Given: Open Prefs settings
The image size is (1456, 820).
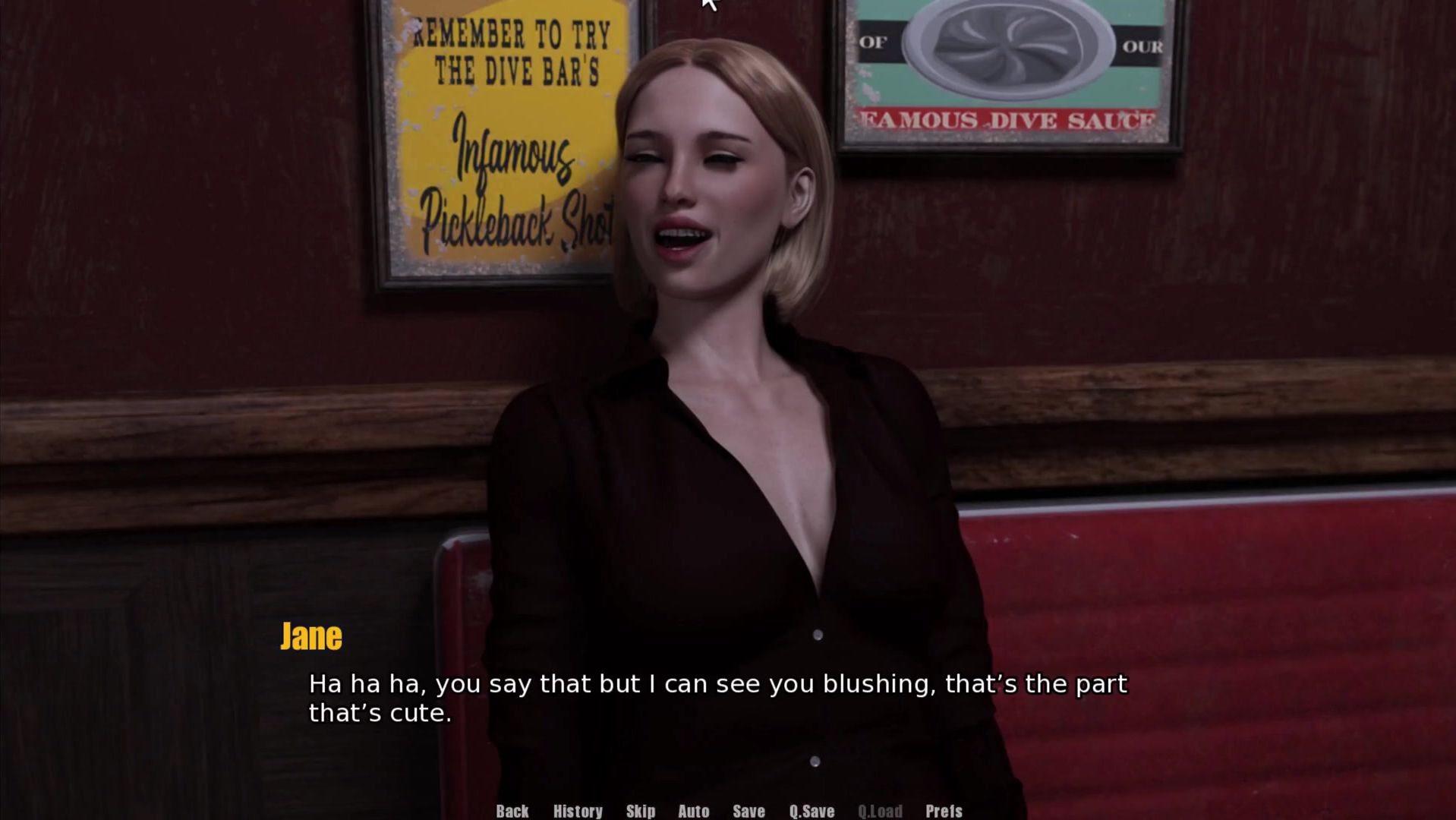Looking at the screenshot, I should [944, 811].
